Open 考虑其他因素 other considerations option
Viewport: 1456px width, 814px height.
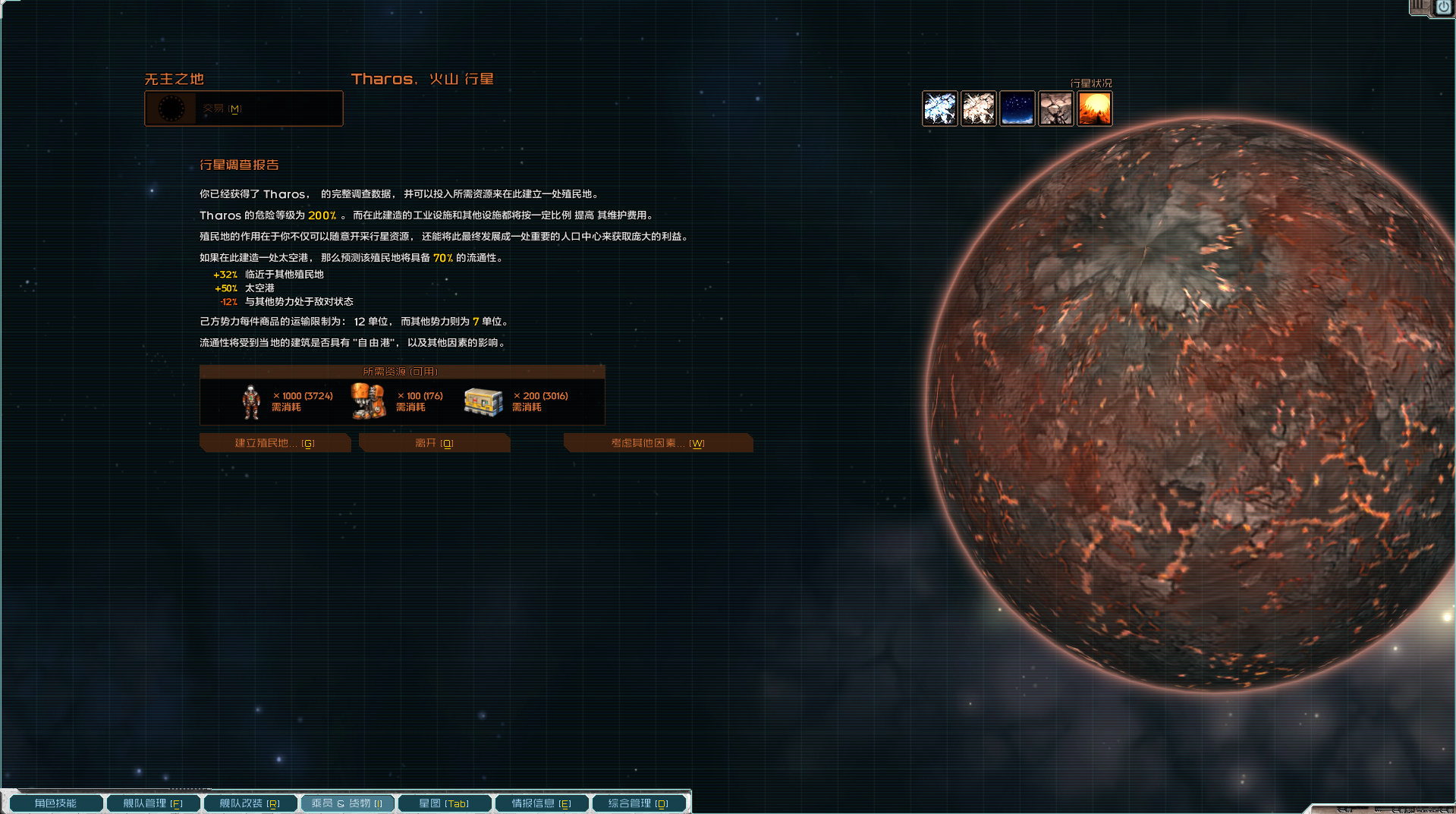point(657,443)
